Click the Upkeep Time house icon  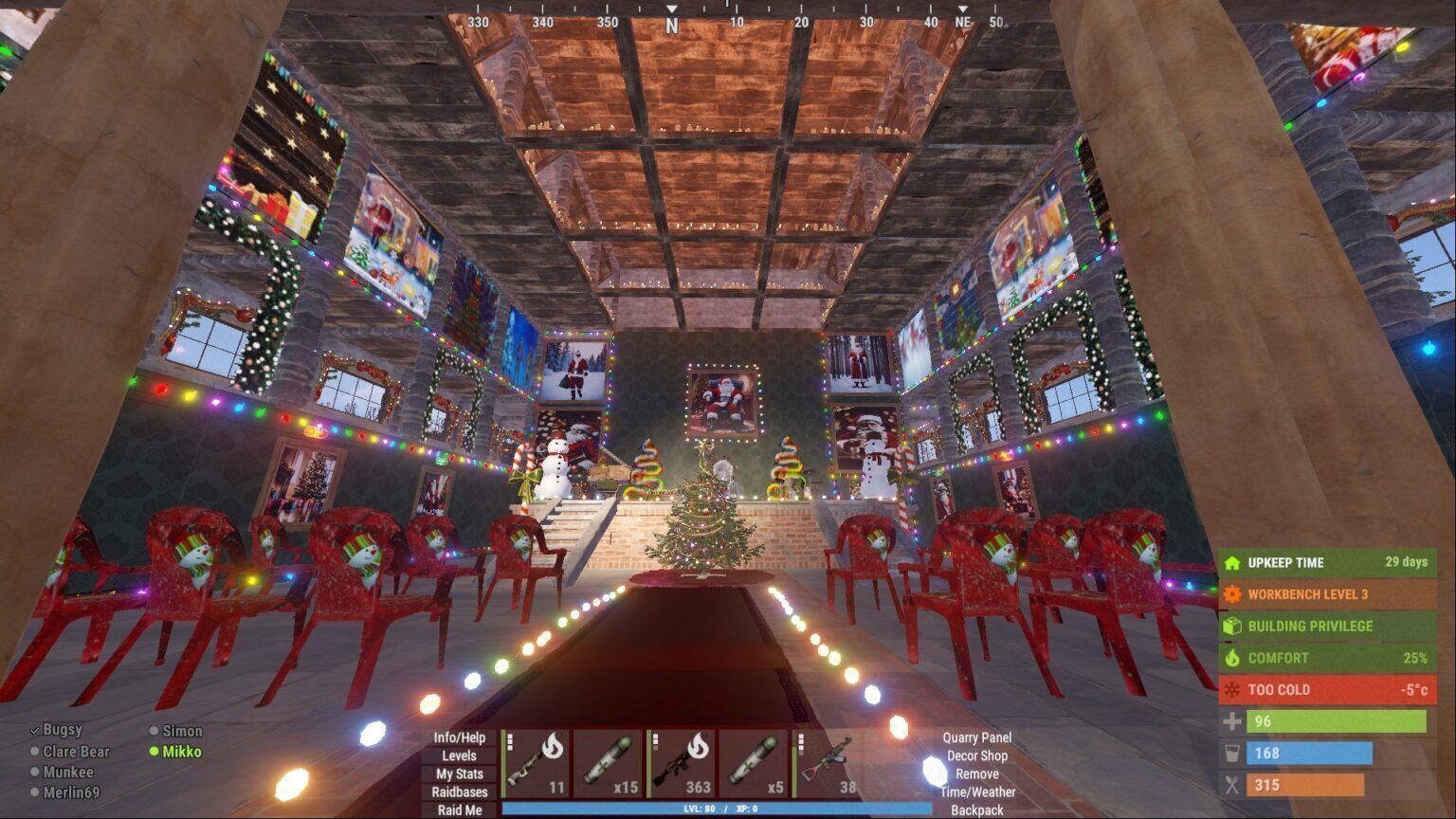point(1232,562)
